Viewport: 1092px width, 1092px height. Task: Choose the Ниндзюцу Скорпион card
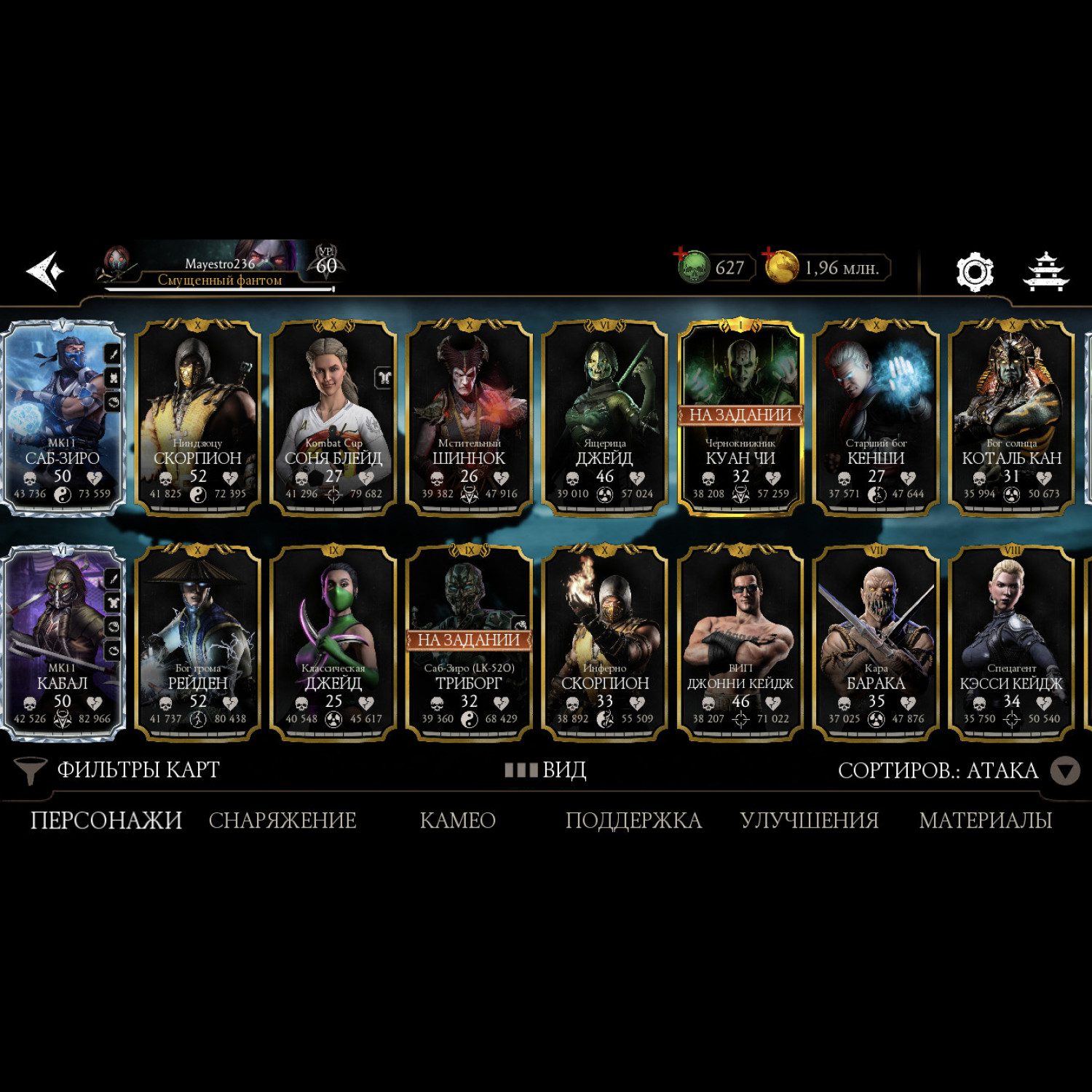[x=197, y=419]
